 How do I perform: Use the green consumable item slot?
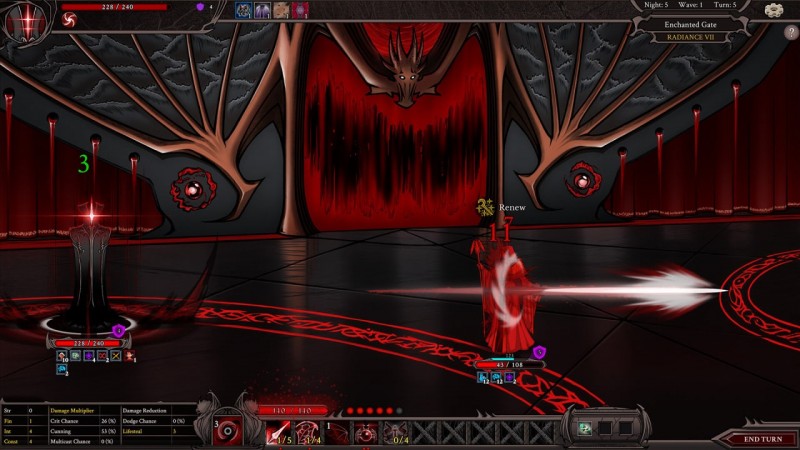(x=585, y=428)
